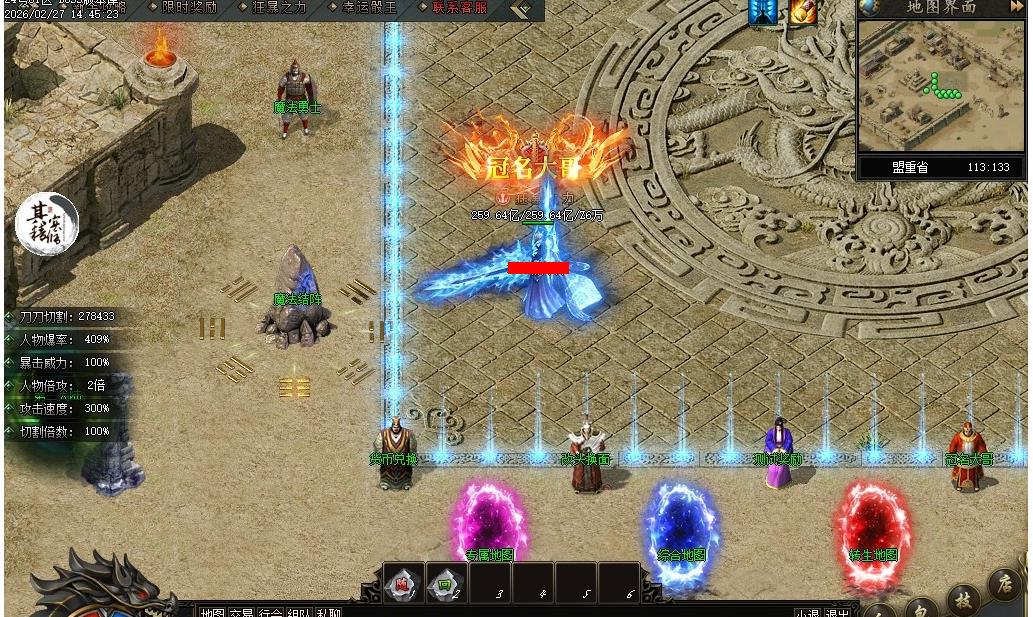Select the 幸运骰王 lucky dice entry
This screenshot has height=617, width=1033.
[x=369, y=8]
